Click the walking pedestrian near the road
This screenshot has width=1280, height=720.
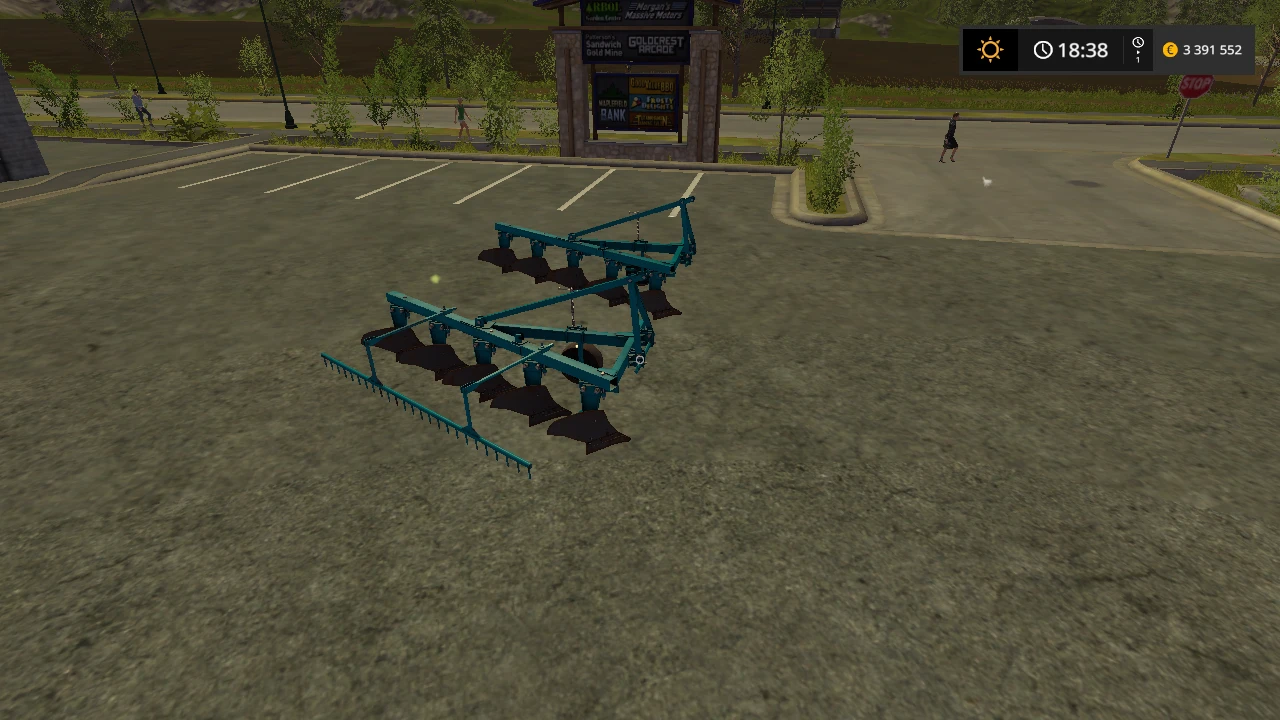948,135
